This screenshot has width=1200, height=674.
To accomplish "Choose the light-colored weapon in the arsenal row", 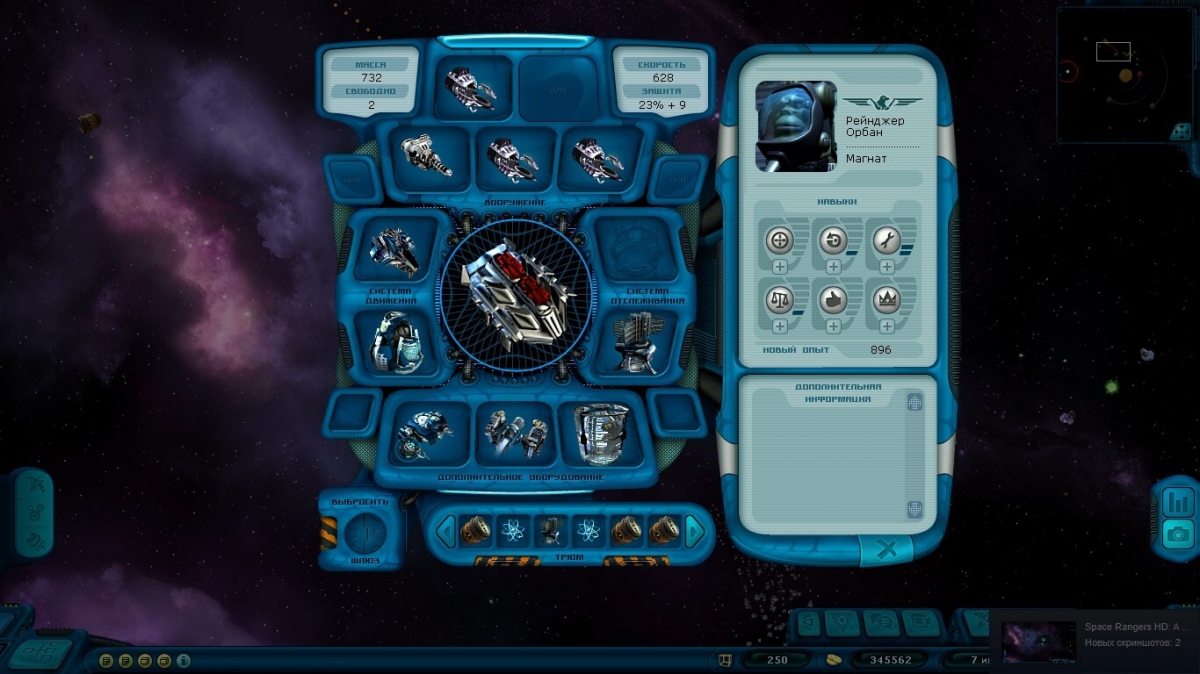I will click(427, 156).
